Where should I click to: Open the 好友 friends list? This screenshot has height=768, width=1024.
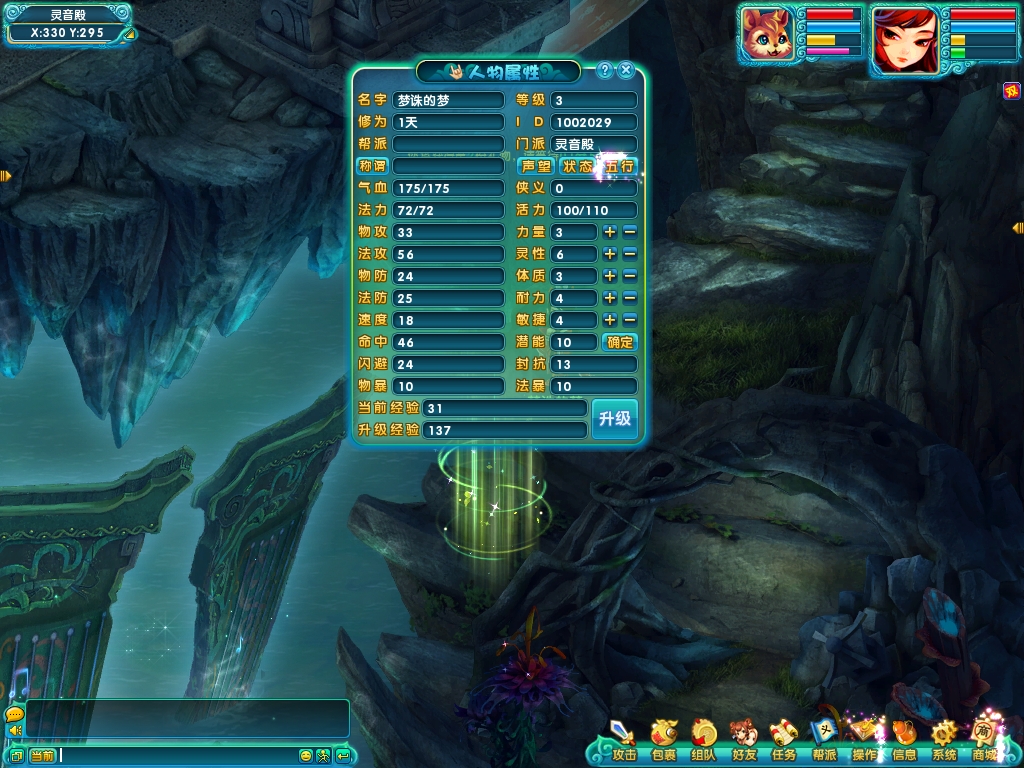coord(743,740)
